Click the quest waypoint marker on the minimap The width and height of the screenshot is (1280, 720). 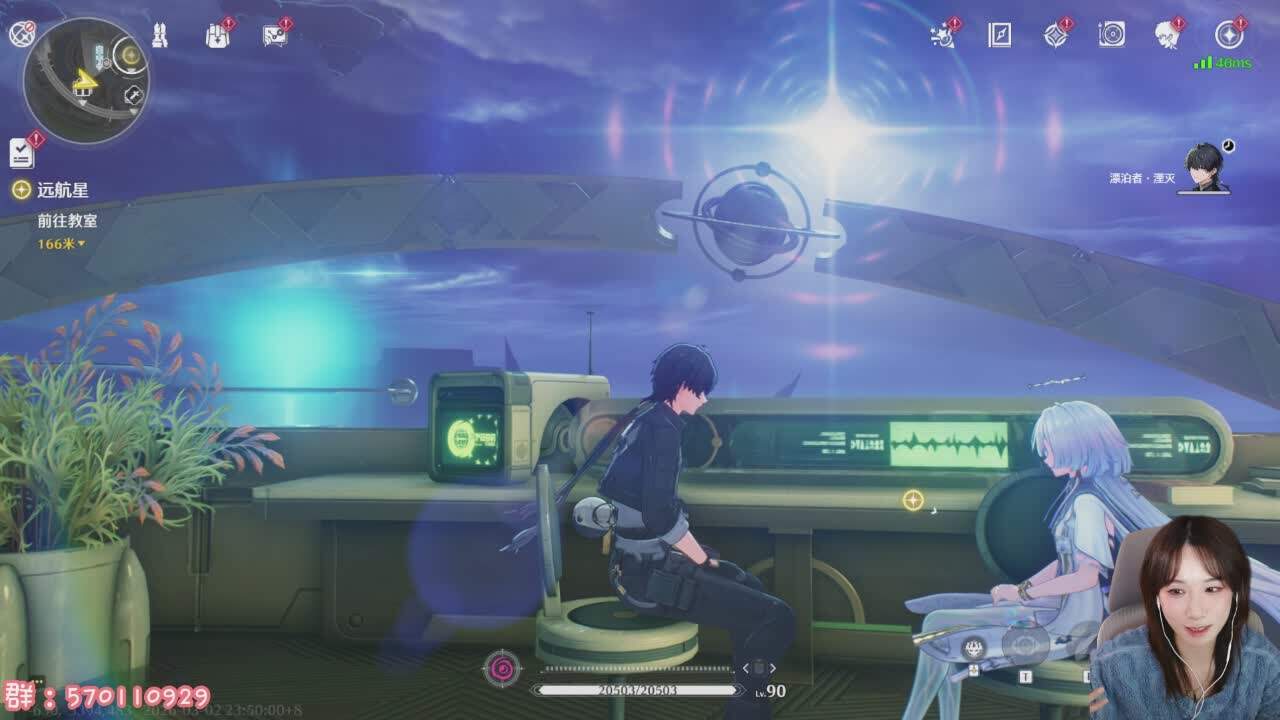pos(129,54)
